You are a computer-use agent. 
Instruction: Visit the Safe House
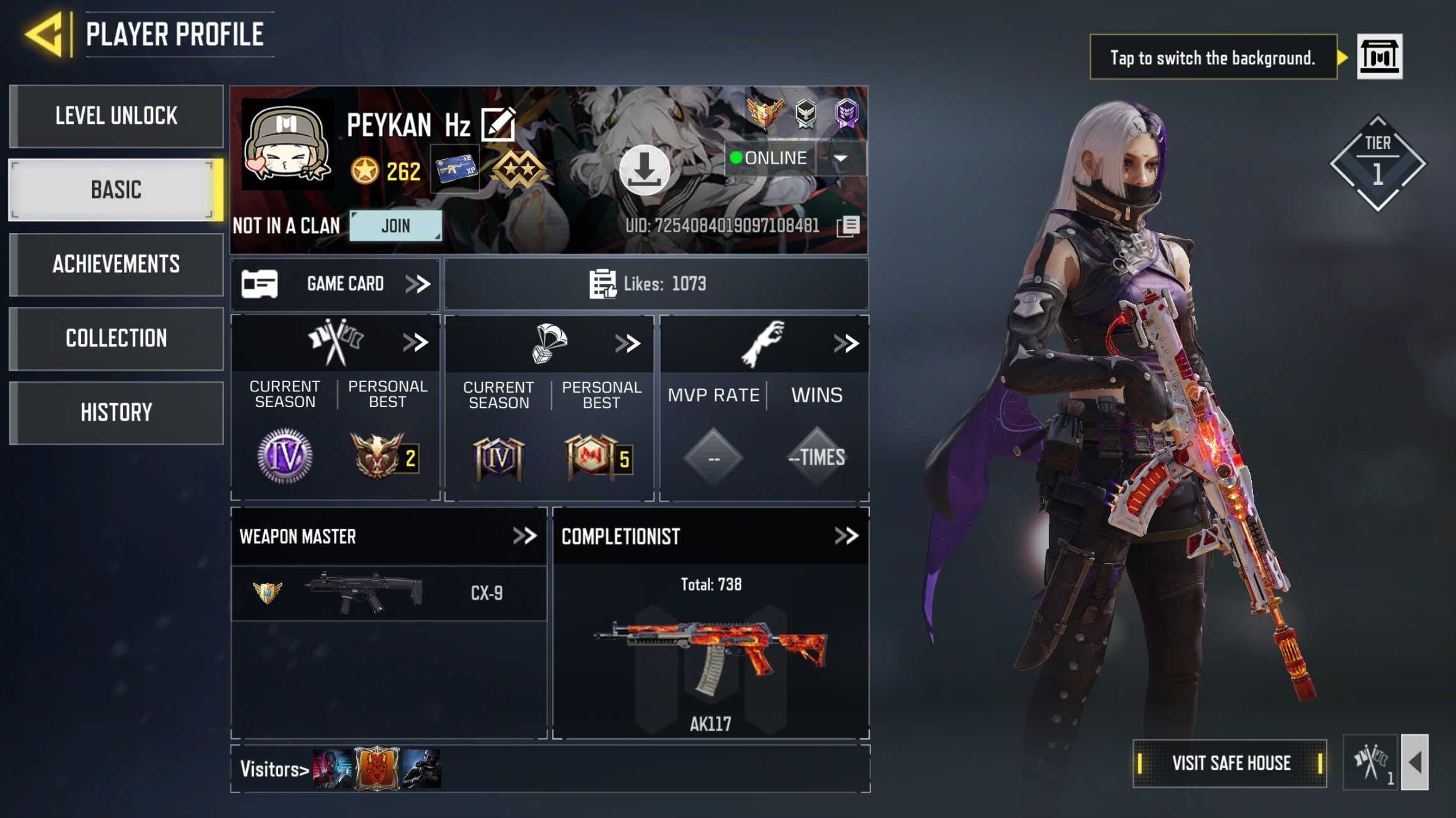1230,763
